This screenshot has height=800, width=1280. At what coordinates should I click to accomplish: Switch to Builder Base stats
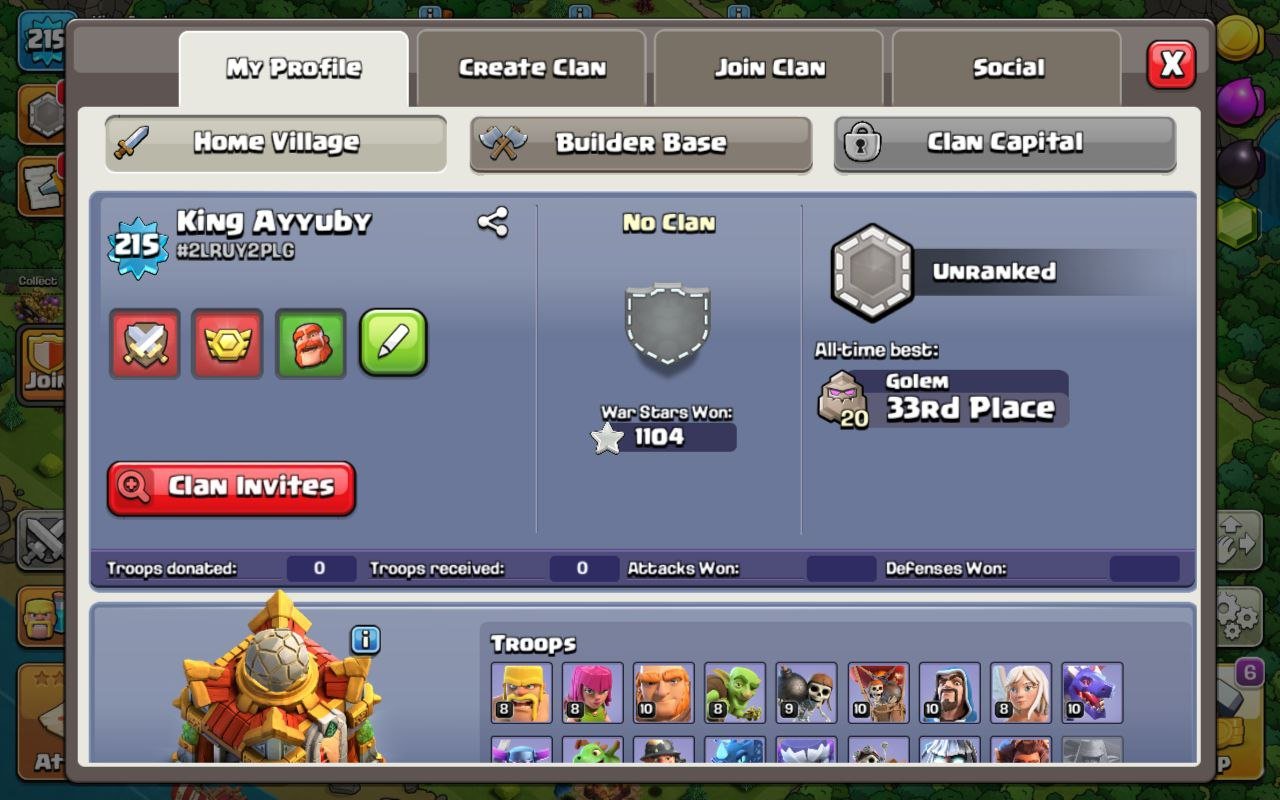pyautogui.click(x=640, y=142)
